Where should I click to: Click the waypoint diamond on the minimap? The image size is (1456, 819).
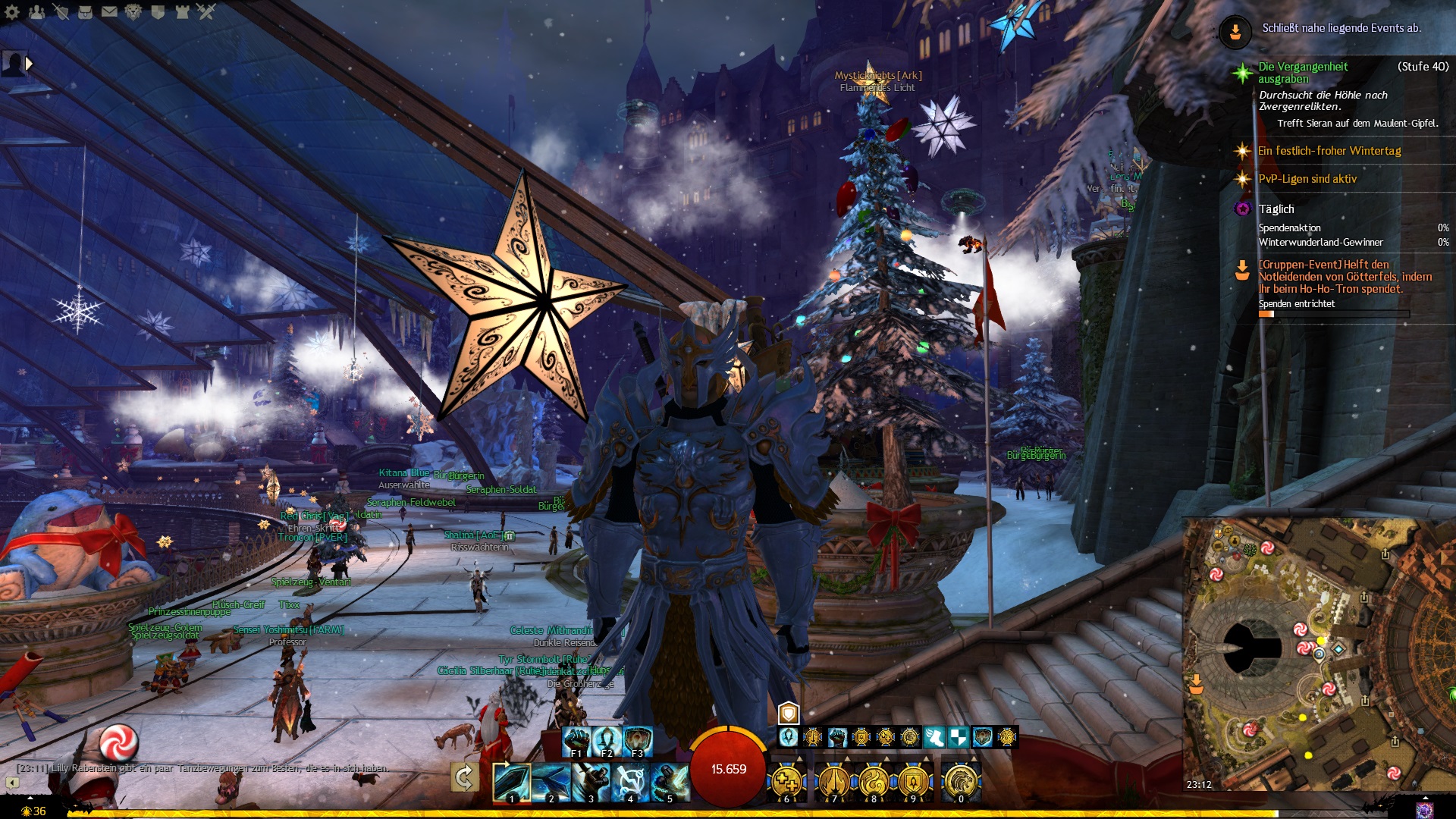click(1338, 648)
